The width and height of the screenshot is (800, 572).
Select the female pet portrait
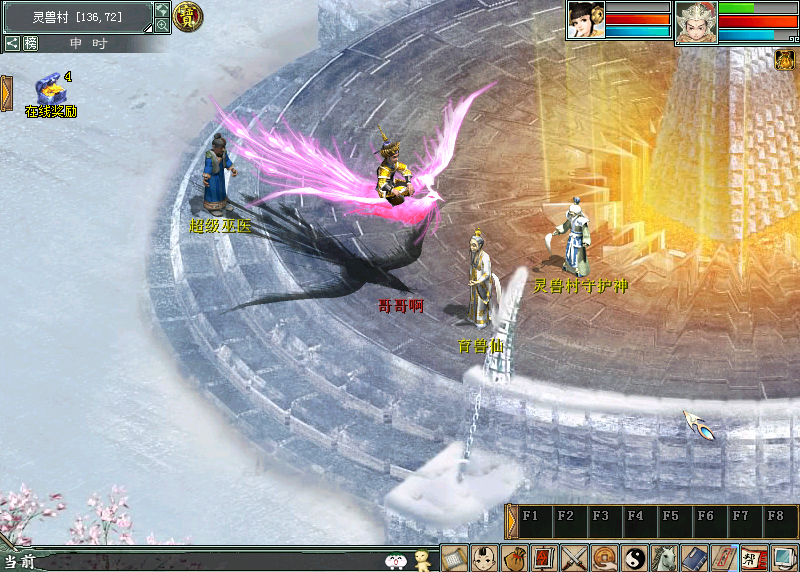point(586,20)
